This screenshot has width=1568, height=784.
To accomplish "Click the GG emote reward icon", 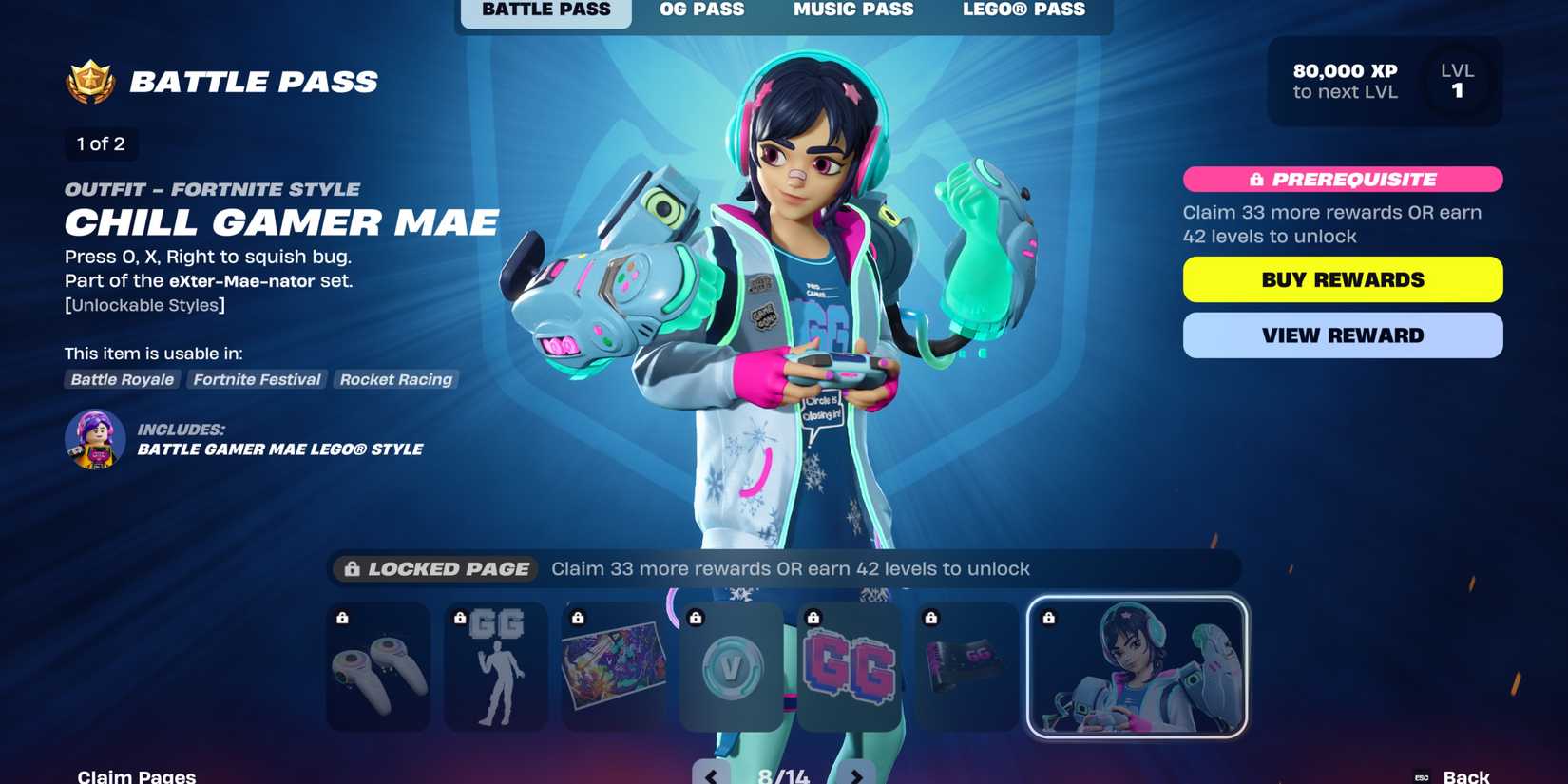I will 495,668.
